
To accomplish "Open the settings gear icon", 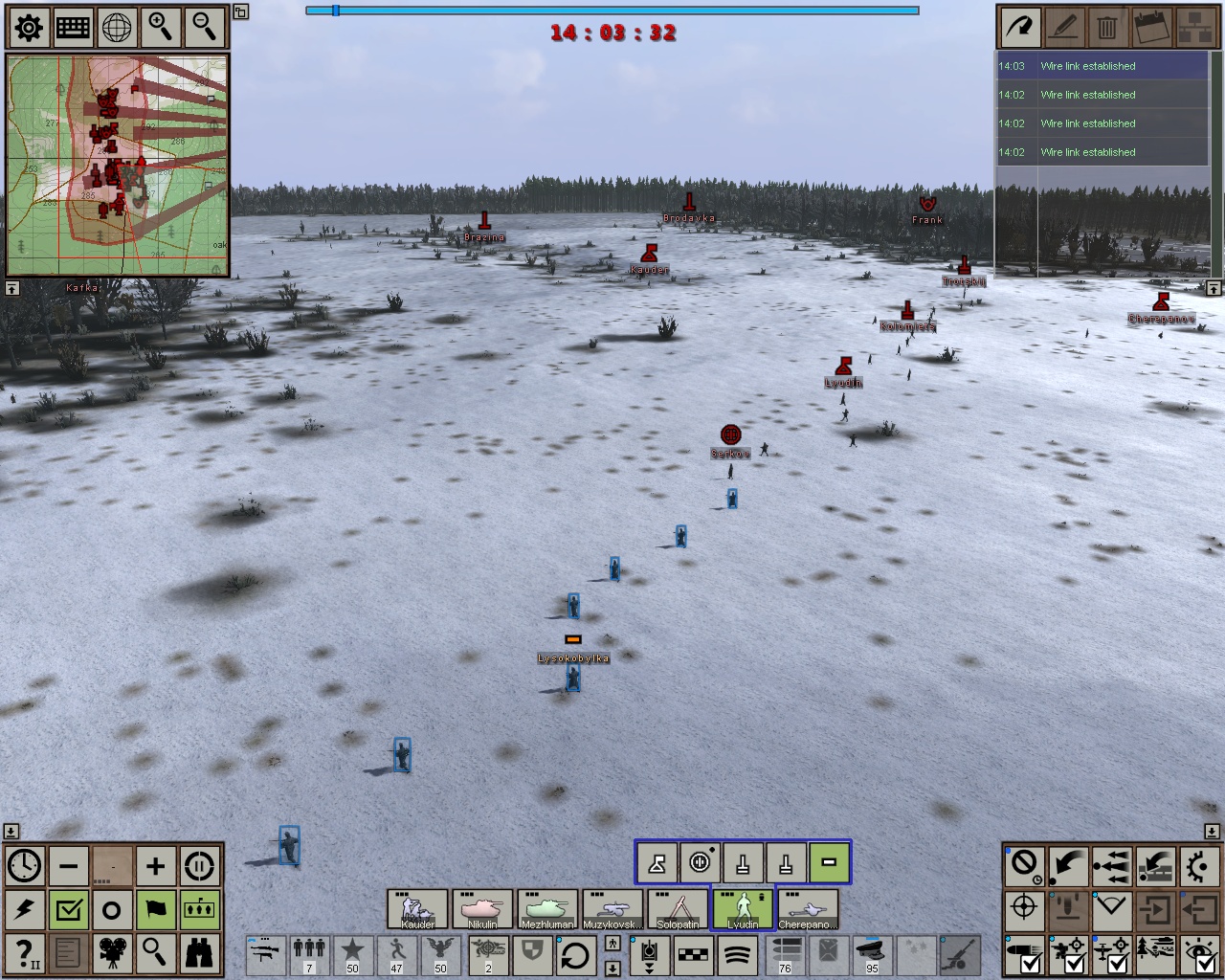I will point(27,27).
